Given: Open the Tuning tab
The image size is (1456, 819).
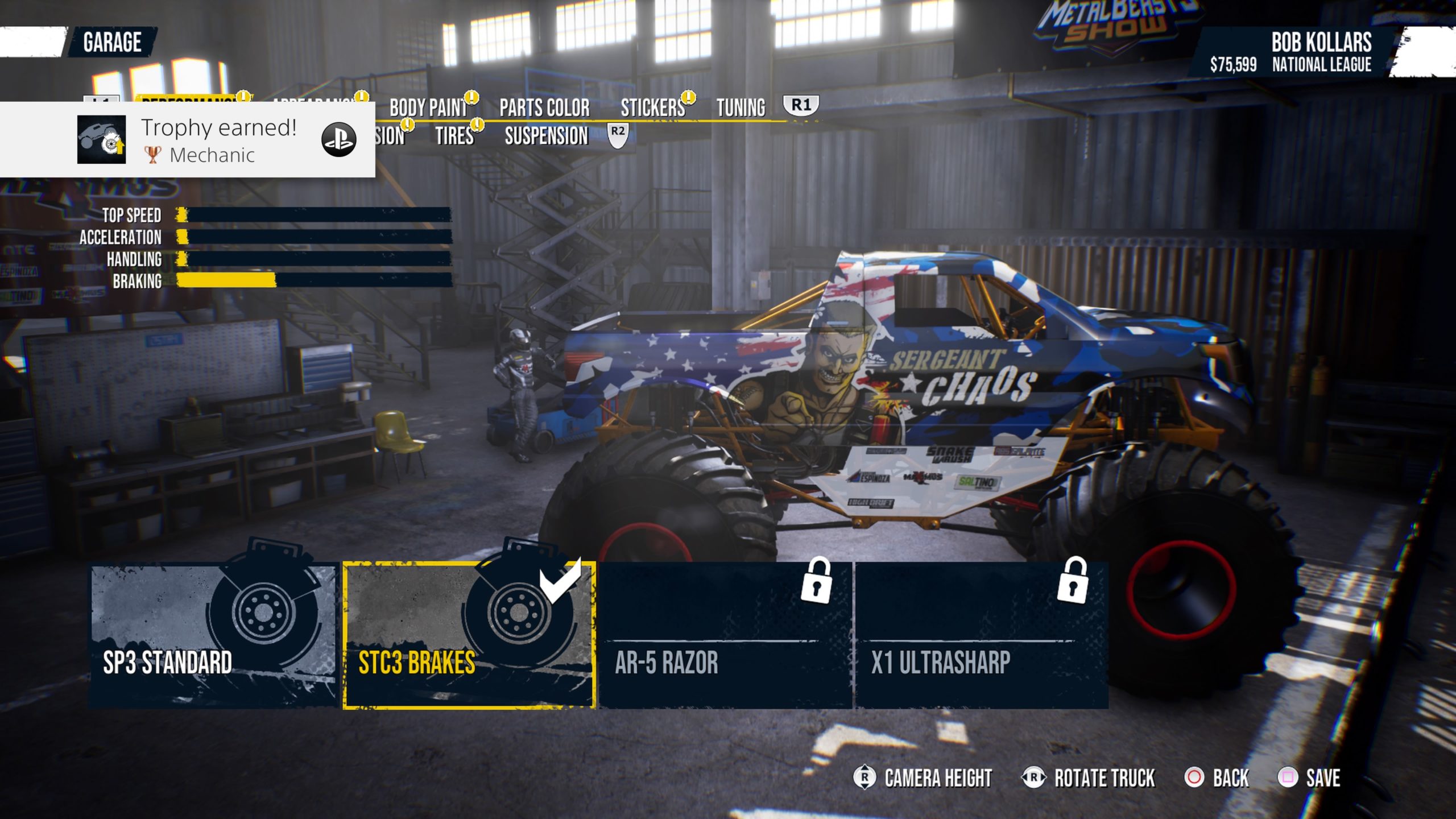Looking at the screenshot, I should pyautogui.click(x=741, y=107).
